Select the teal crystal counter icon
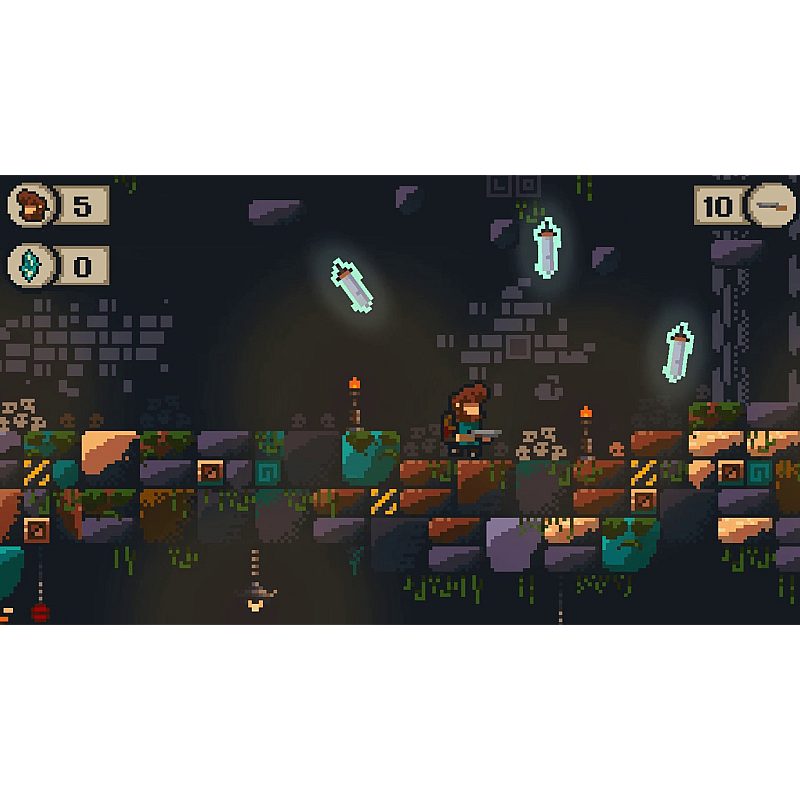This screenshot has height=800, width=800. [x=31, y=266]
